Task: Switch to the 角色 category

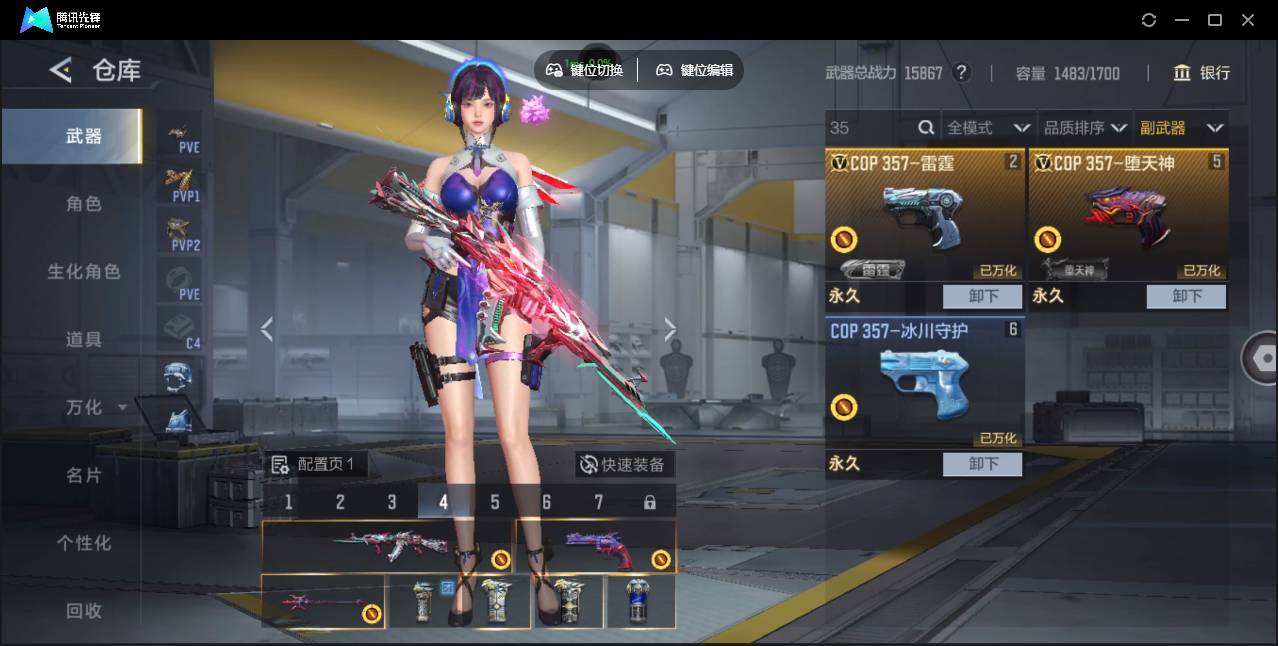Action: coord(84,204)
